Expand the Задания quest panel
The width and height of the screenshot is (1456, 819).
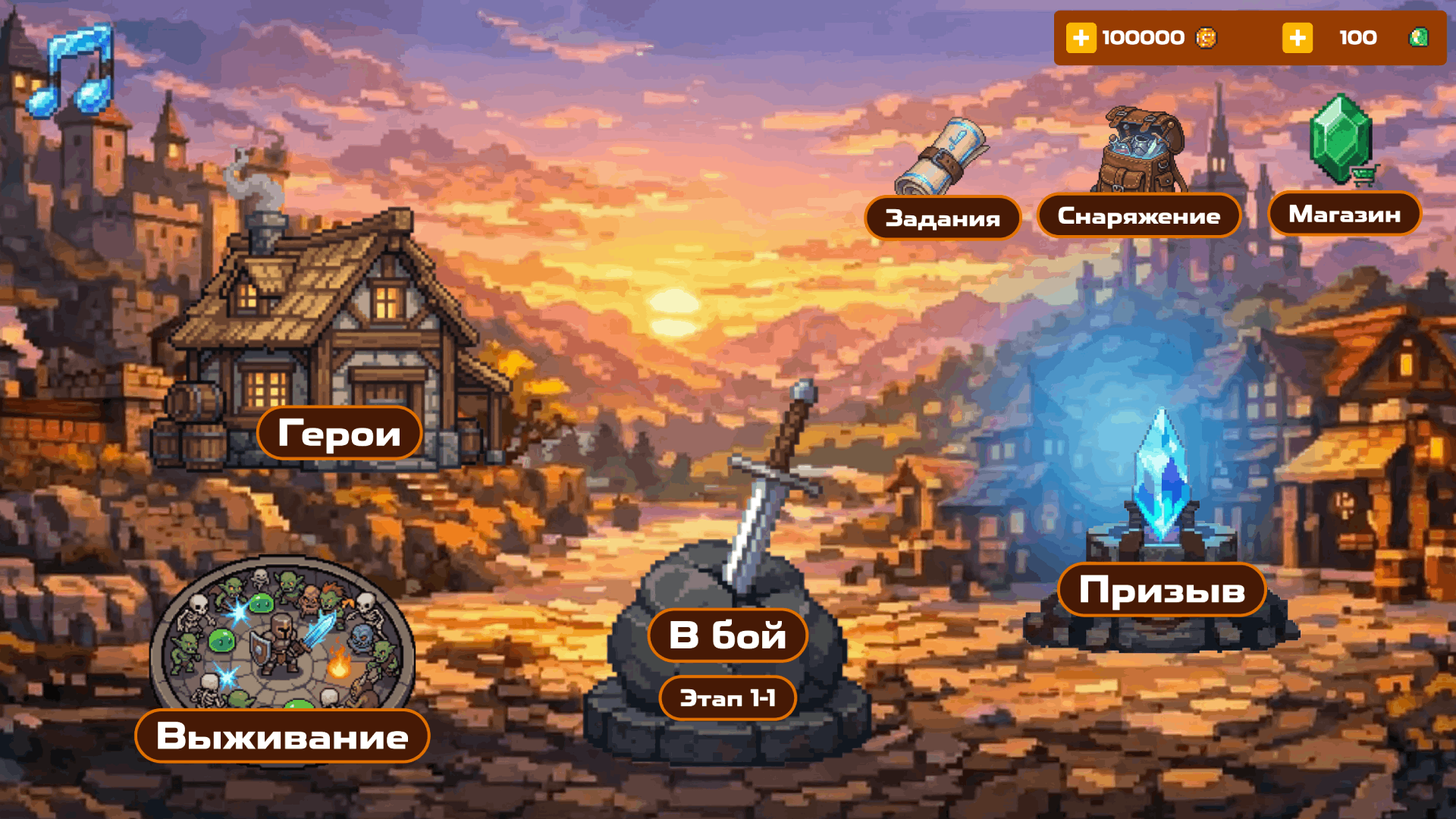coord(943,218)
